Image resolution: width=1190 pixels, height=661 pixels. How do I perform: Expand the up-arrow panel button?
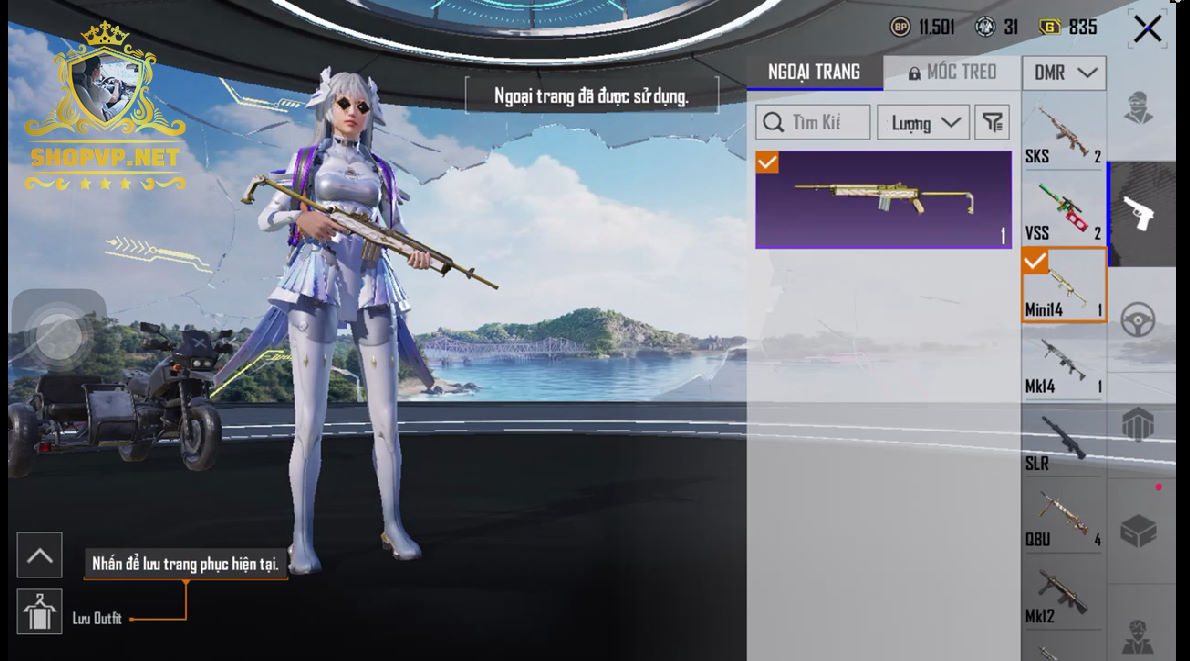40,556
